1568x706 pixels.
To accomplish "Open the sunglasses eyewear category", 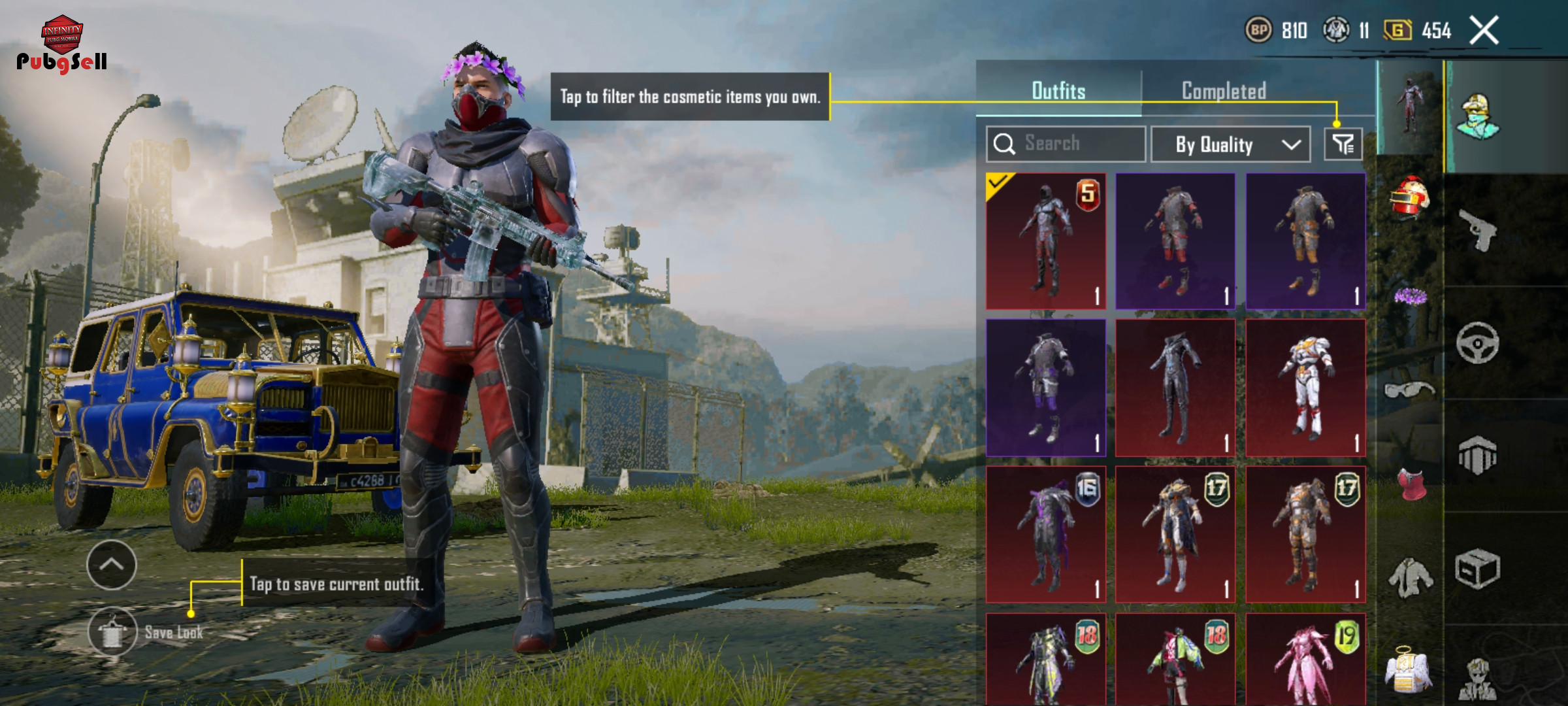I will 1409,390.
